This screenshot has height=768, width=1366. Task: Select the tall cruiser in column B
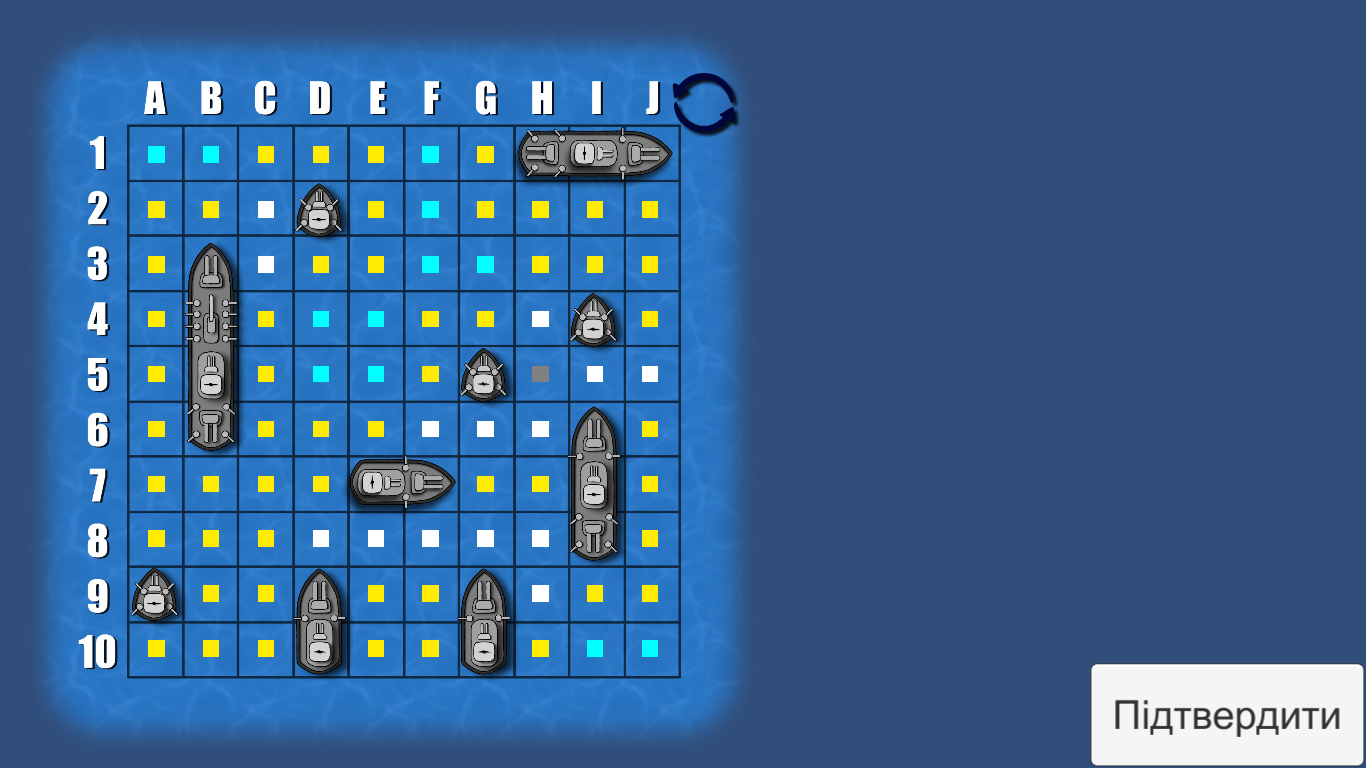pyautogui.click(x=211, y=345)
